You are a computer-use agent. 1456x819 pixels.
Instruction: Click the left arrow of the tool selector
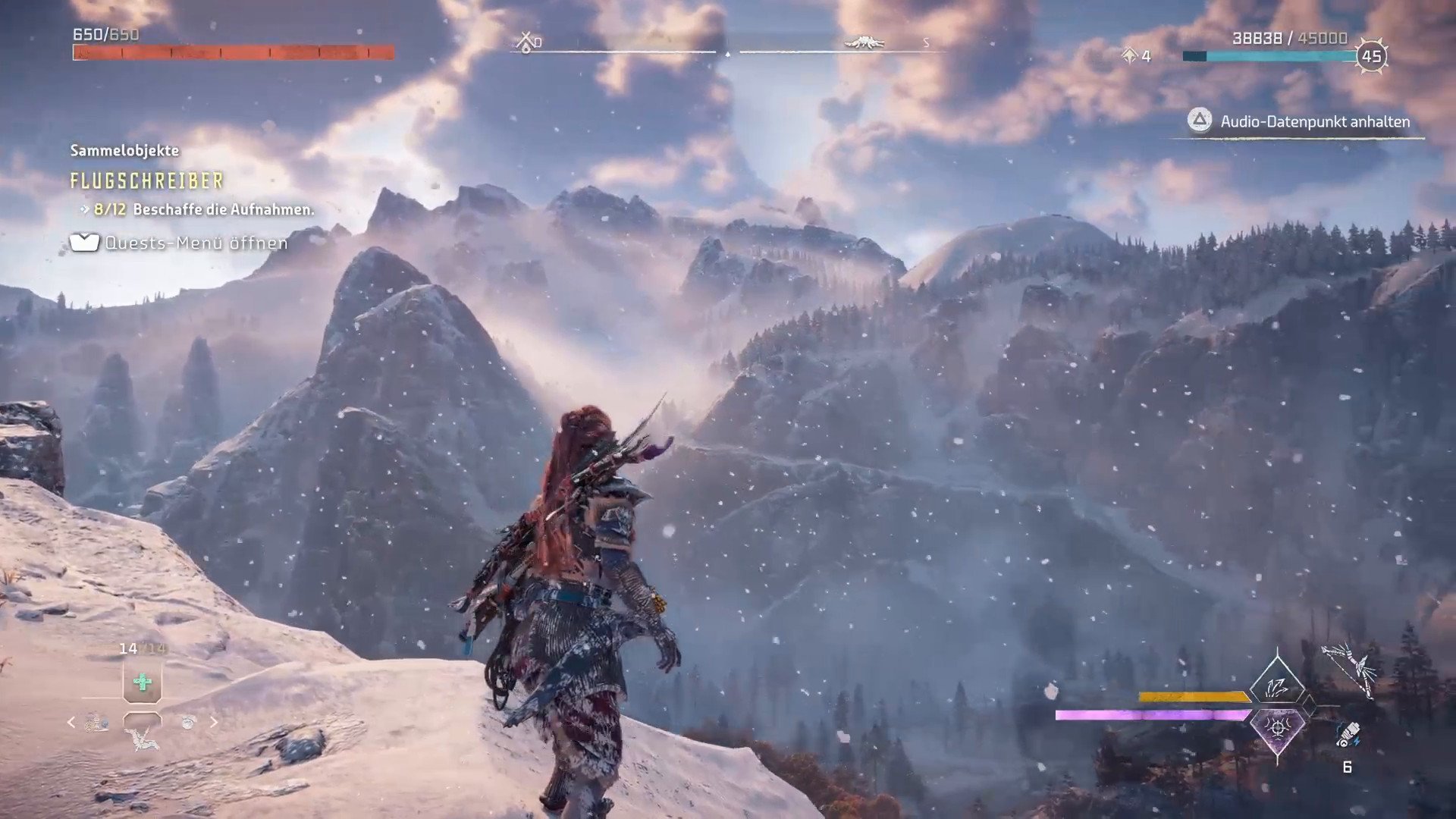pos(71,723)
